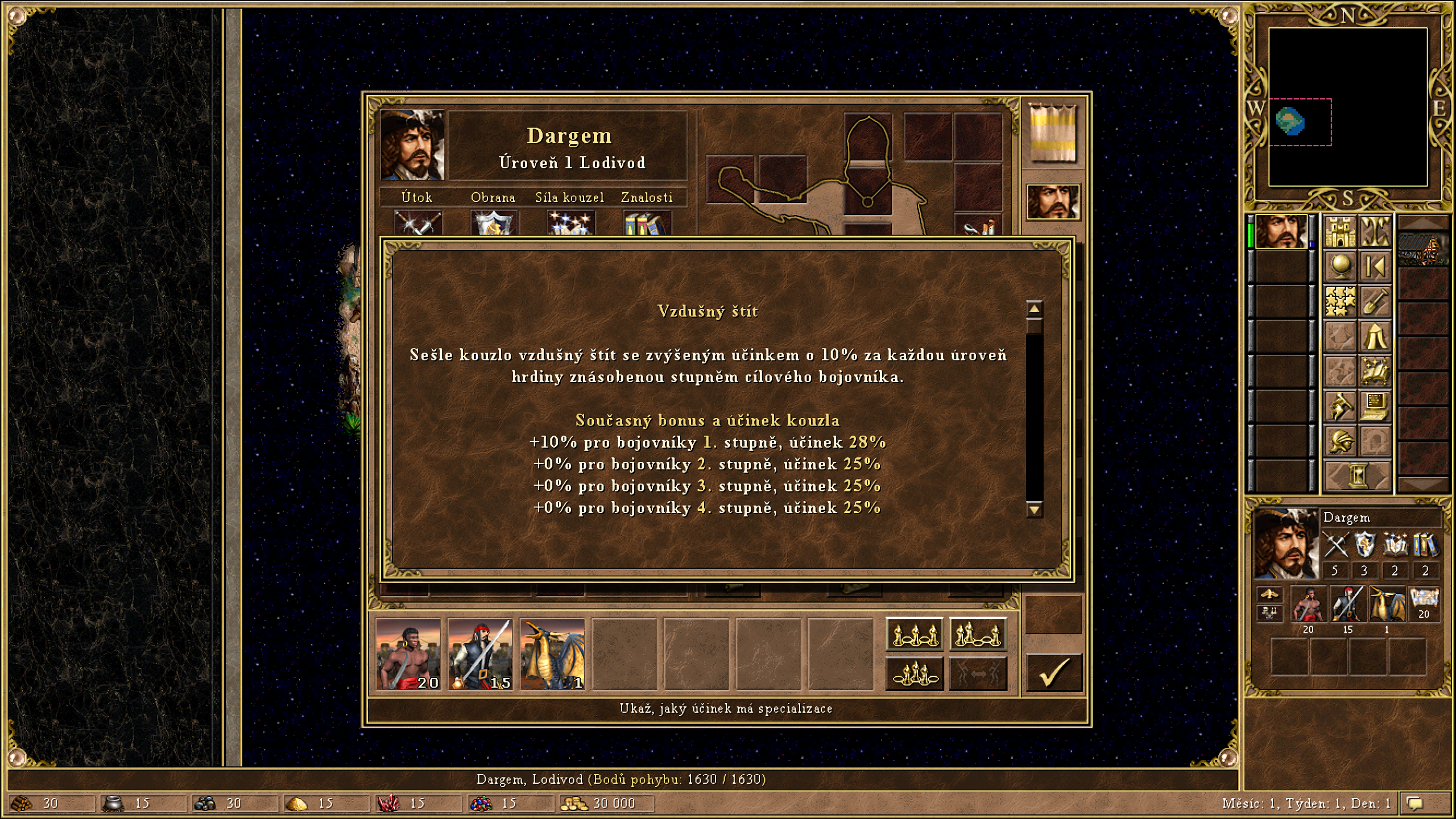Image resolution: width=1456 pixels, height=819 pixels.
Task: Select the town thumbnail in the town list
Action: click(1423, 249)
